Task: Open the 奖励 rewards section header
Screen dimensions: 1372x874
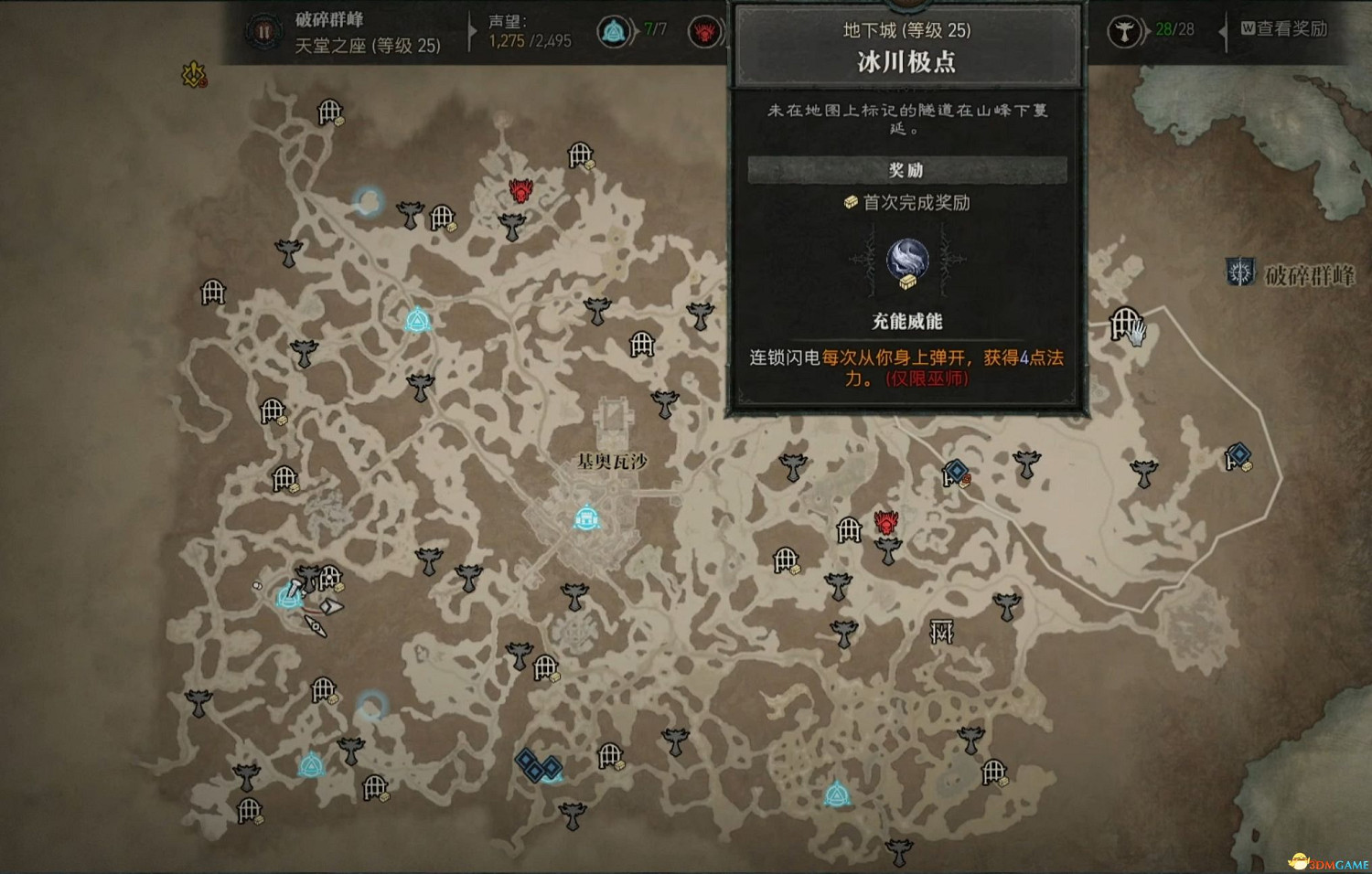Action: (x=906, y=170)
